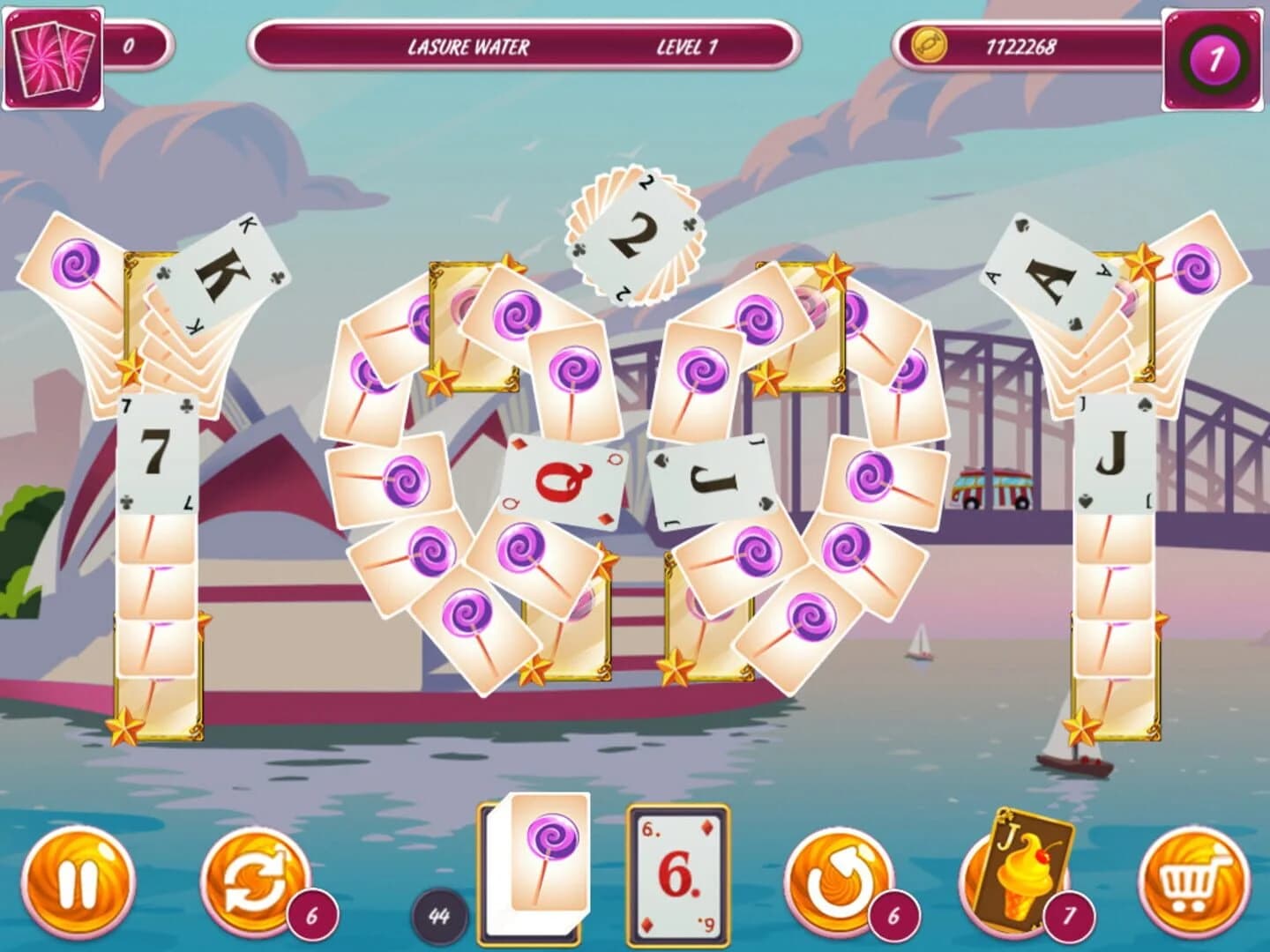1270x952 pixels.
Task: Open the collected cards panel top left
Action: (55, 56)
